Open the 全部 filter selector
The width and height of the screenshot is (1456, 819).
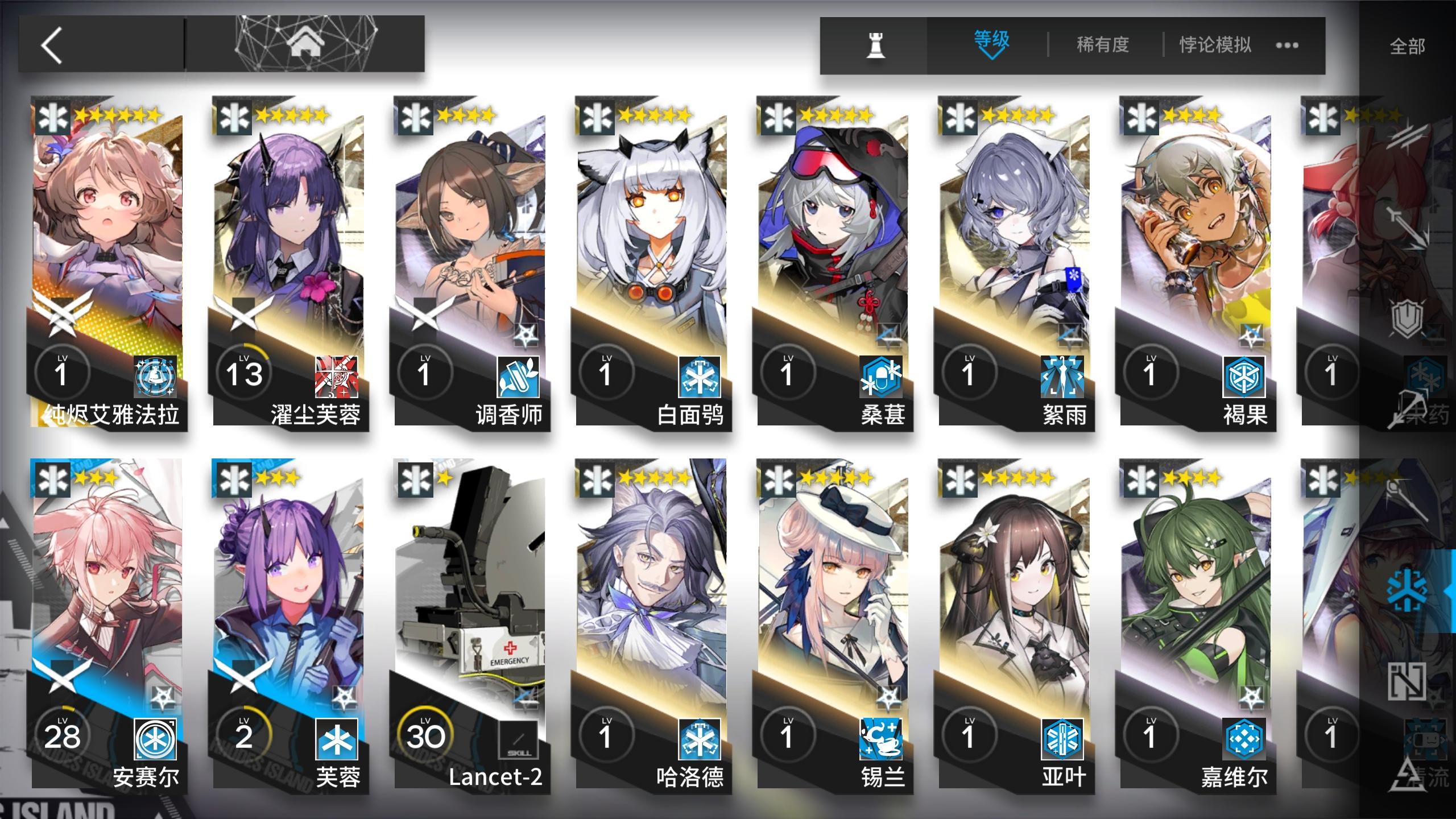(x=1406, y=44)
